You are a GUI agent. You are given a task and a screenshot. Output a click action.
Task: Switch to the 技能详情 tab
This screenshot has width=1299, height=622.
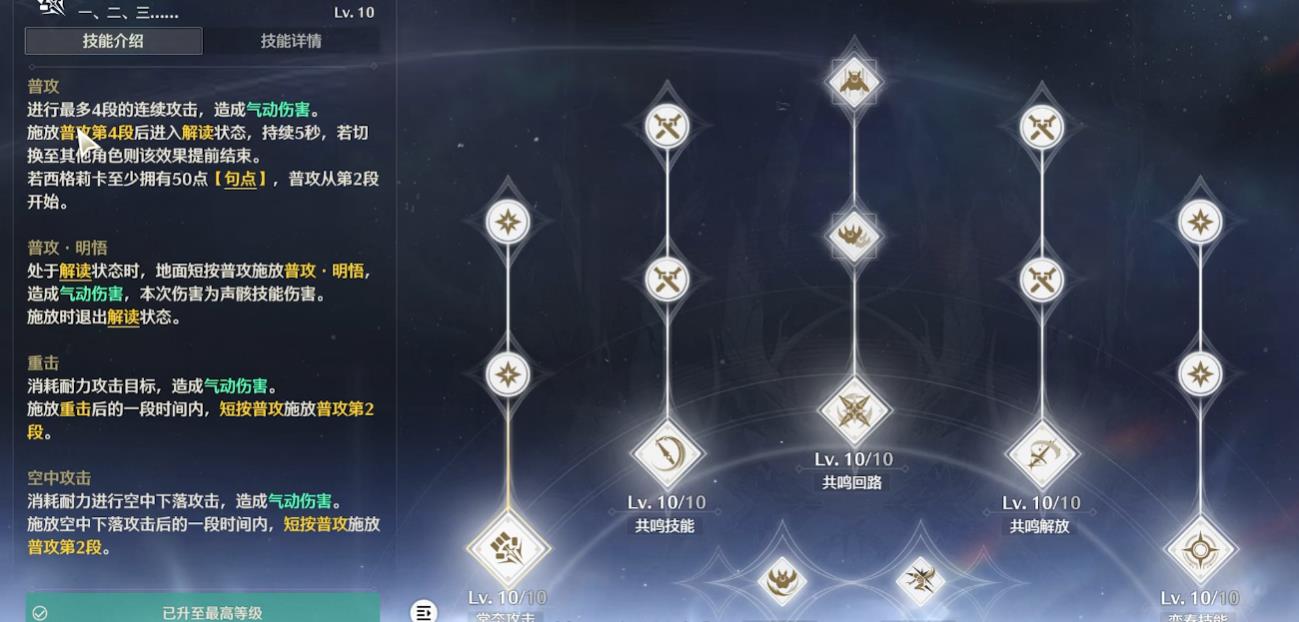coord(291,41)
